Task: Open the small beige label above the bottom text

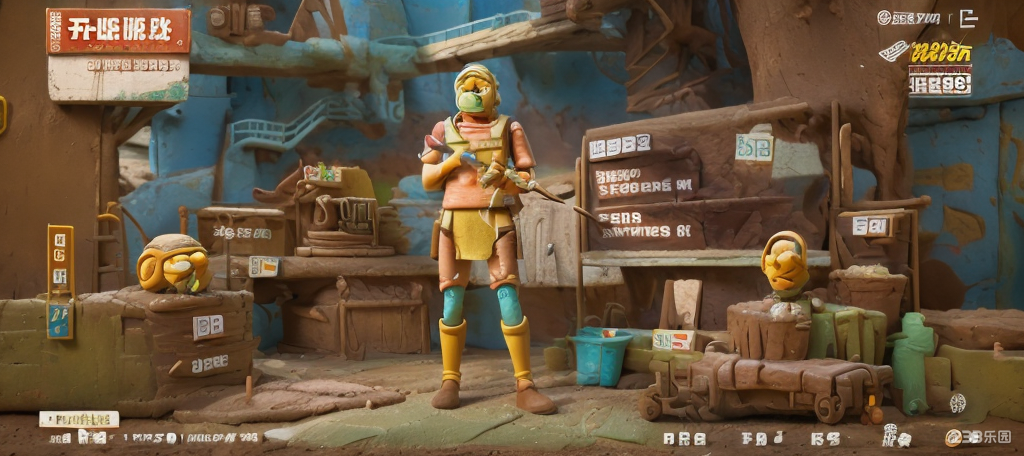Action: pos(79,419)
